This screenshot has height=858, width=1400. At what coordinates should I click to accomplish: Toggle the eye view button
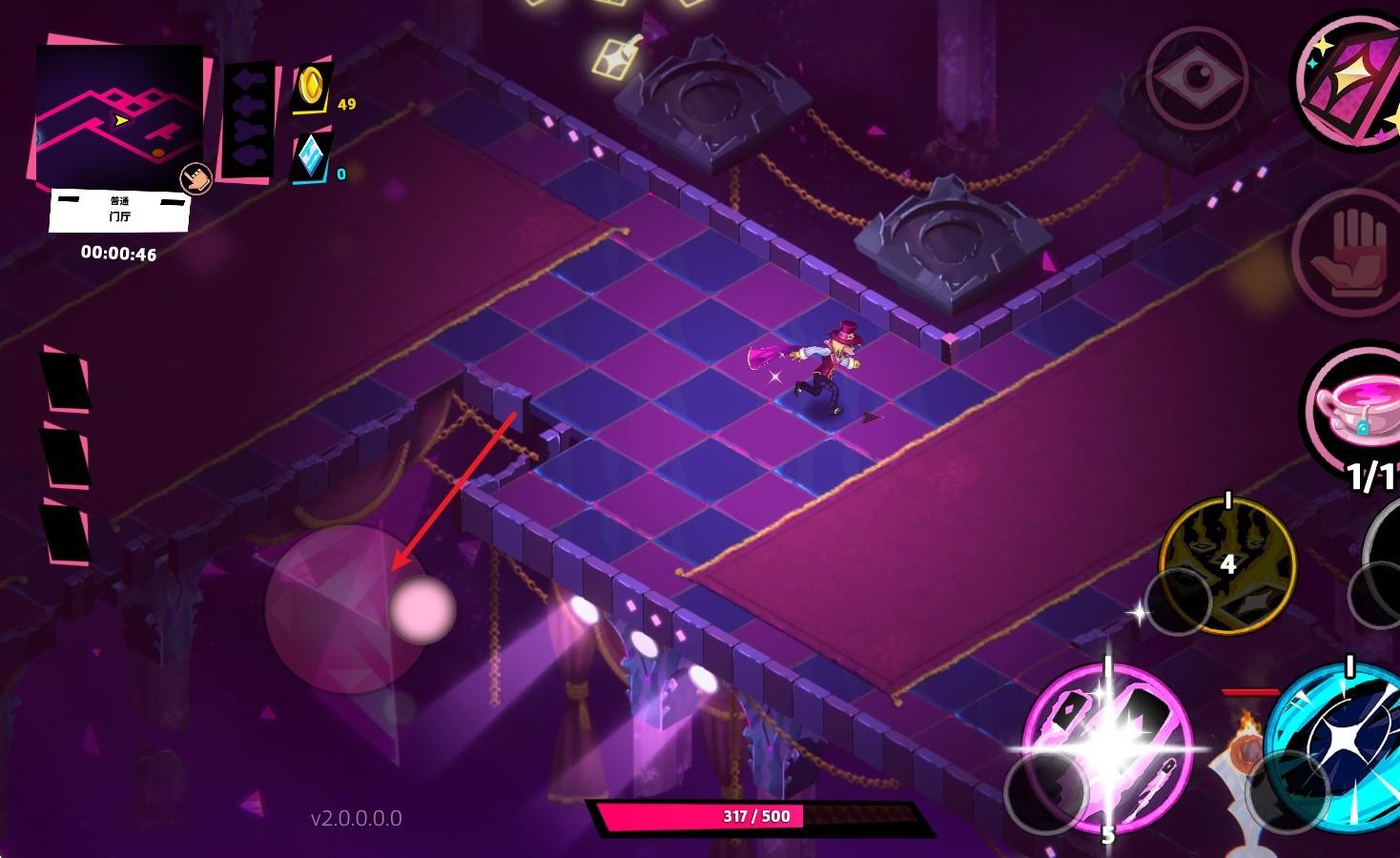(1196, 78)
